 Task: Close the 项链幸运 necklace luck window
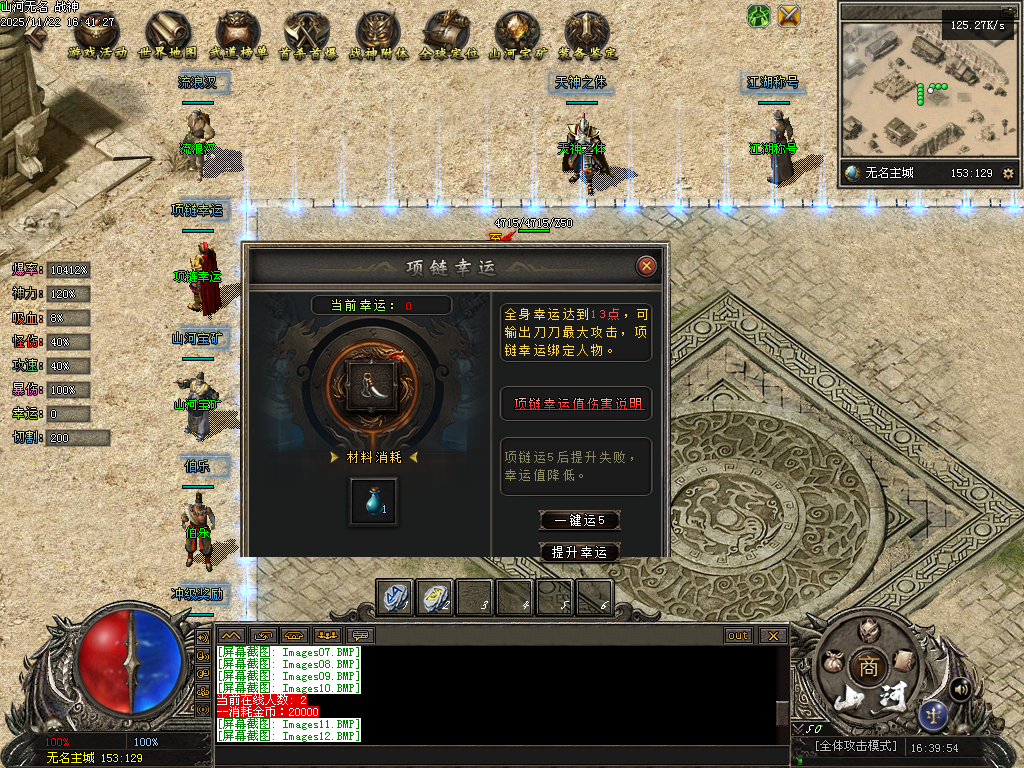click(647, 266)
